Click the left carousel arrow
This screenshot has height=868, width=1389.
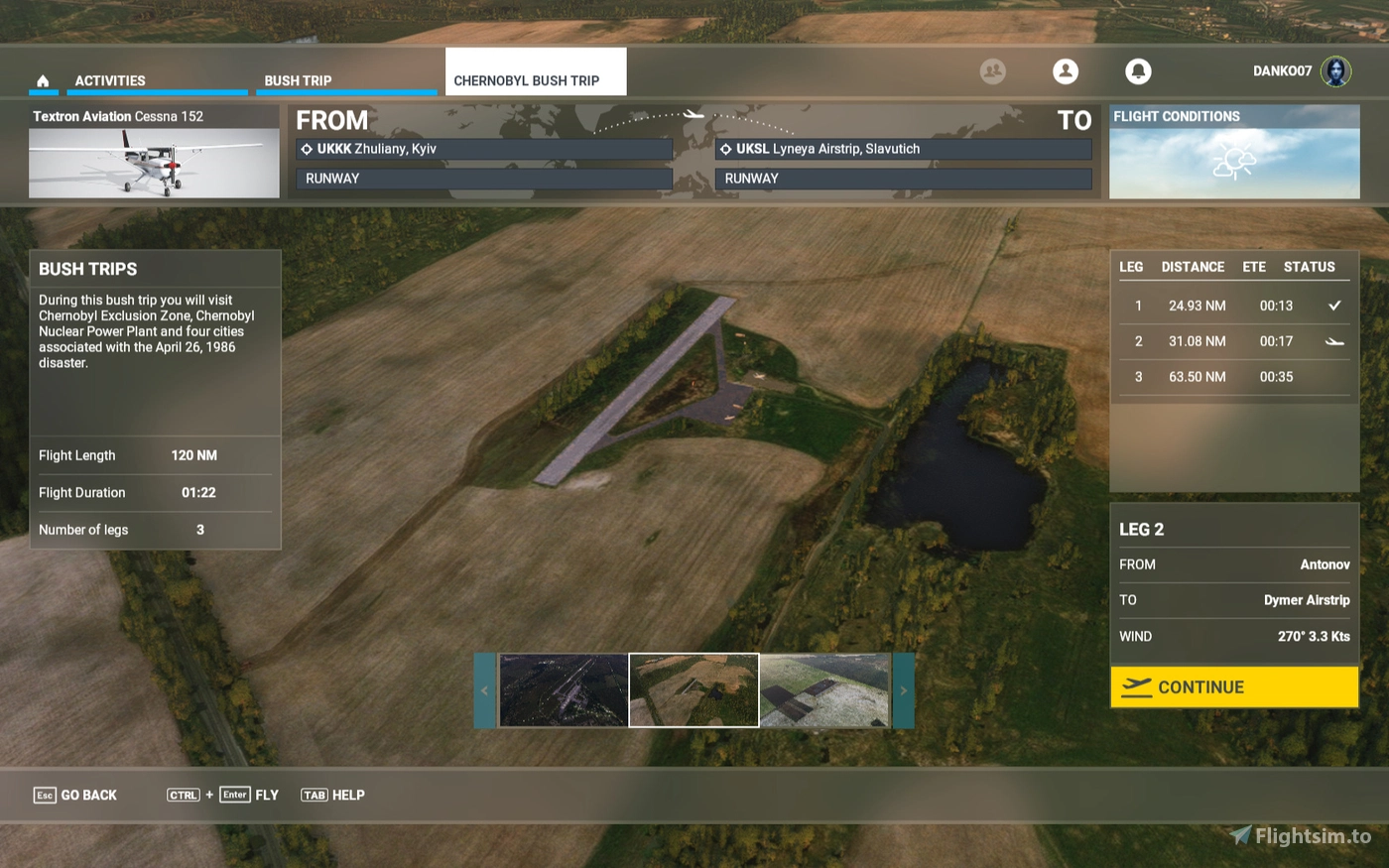coord(484,690)
